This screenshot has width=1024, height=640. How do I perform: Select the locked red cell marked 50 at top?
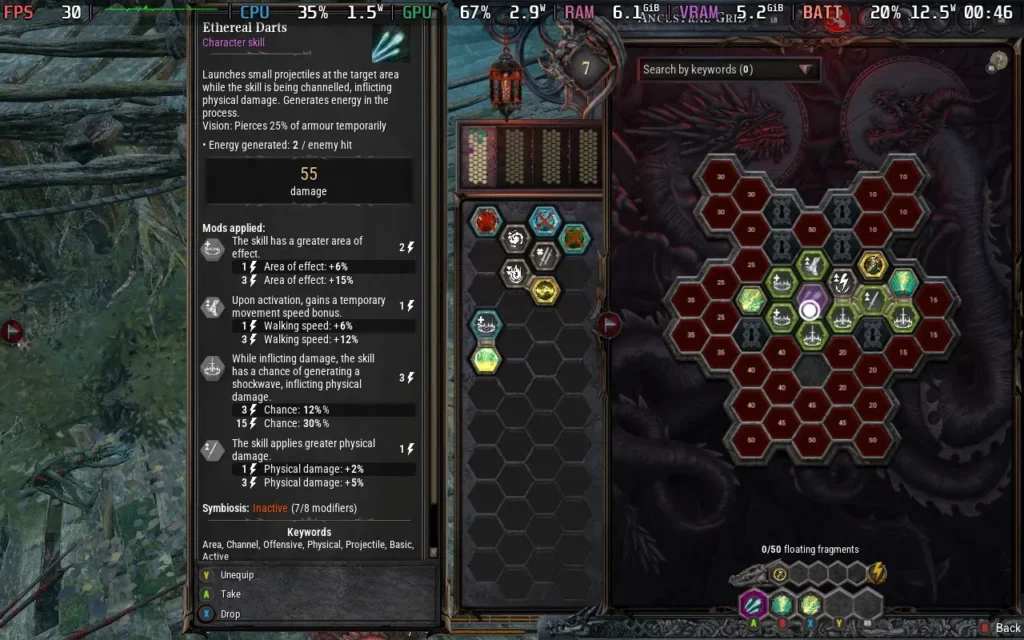pyautogui.click(x=811, y=229)
